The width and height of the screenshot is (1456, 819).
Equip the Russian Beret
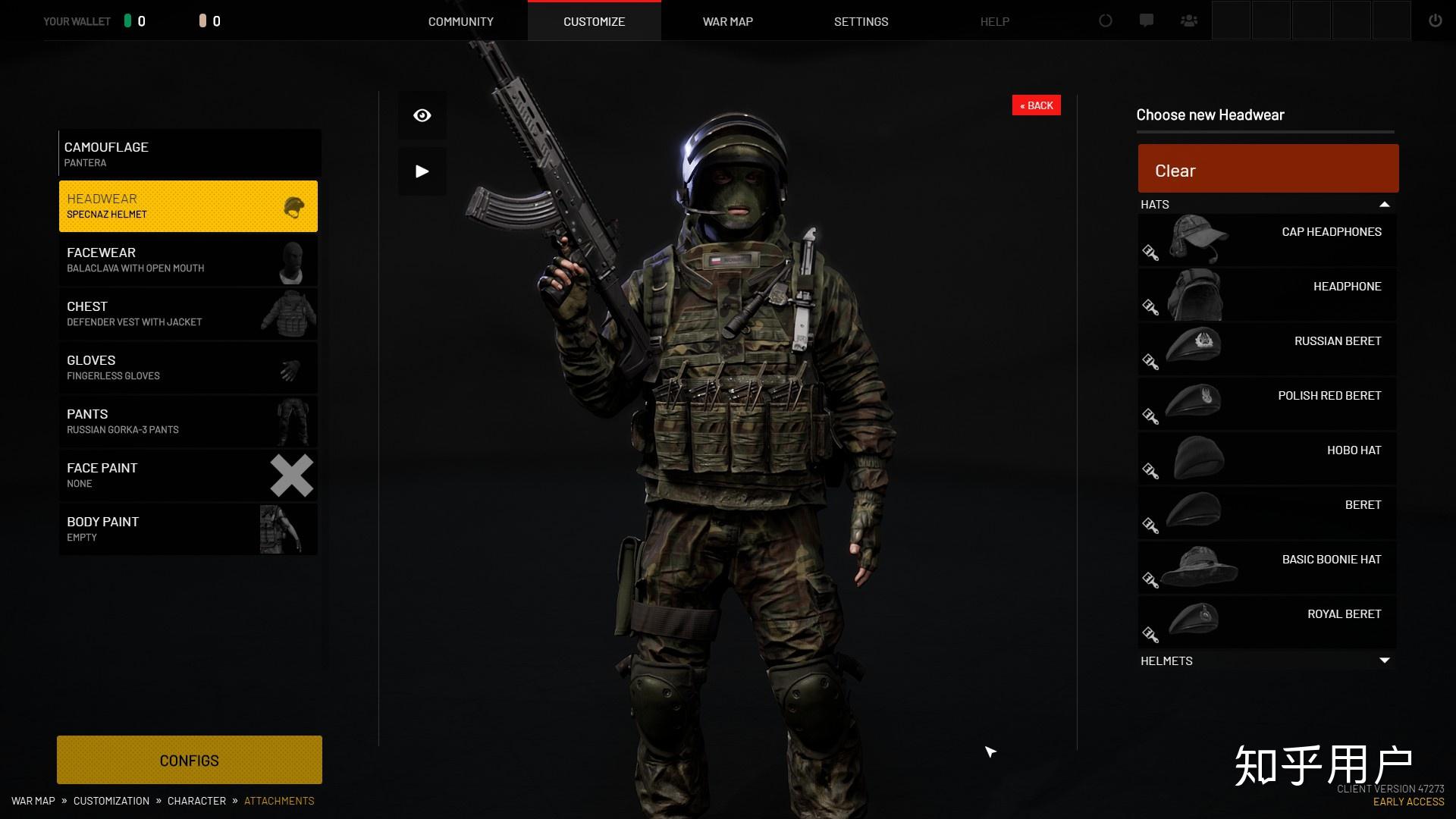(1266, 350)
